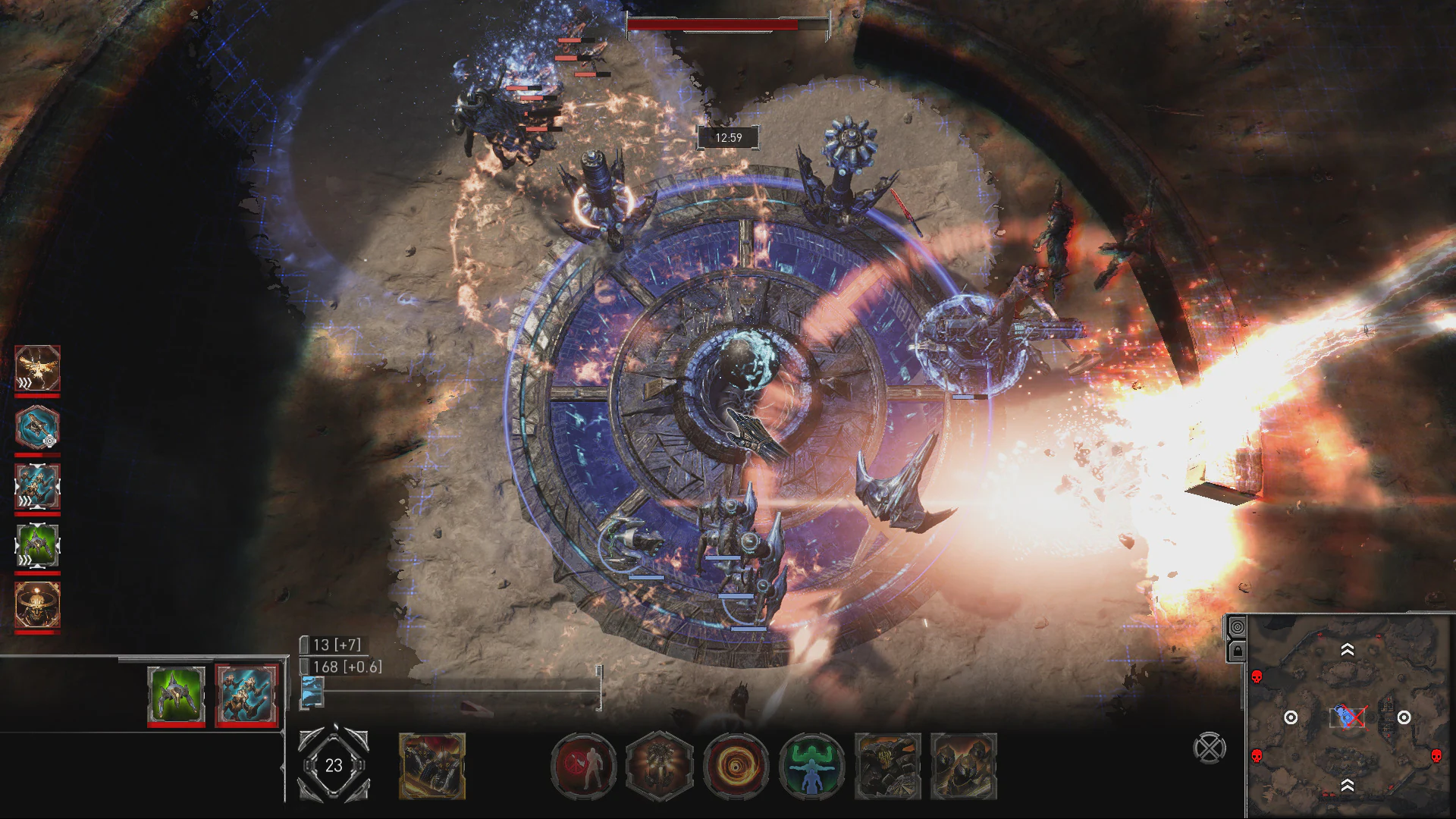Screen dimensions: 1456x819
Task: Toggle the minimap targeting reticle mode
Action: pos(1238,626)
